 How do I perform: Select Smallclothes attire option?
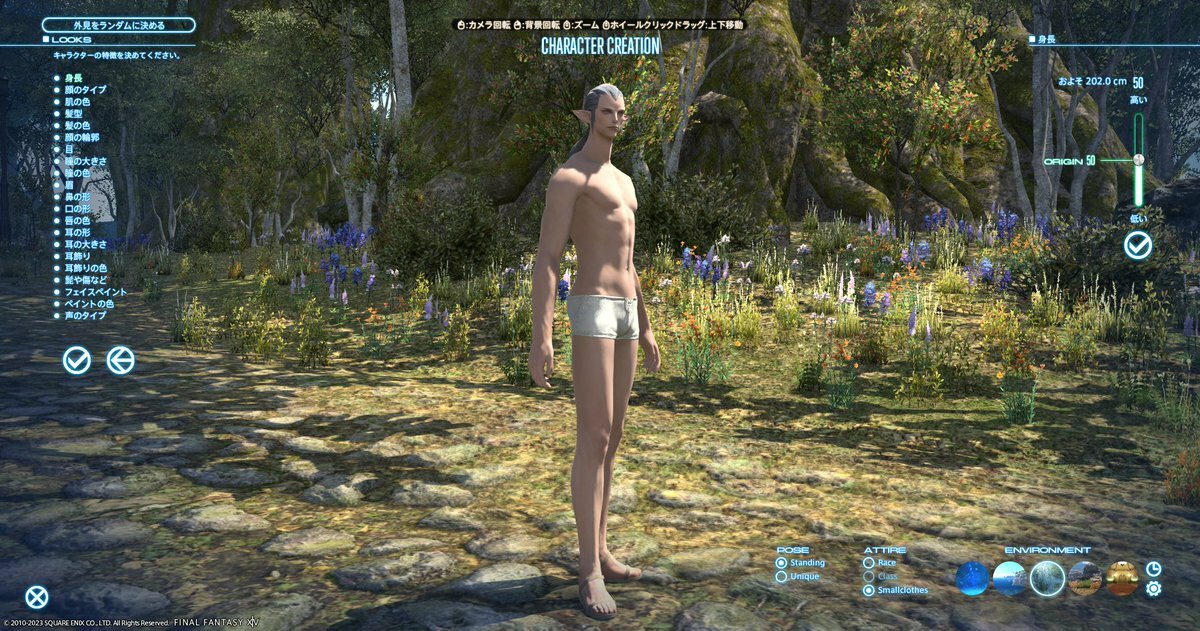coord(868,590)
